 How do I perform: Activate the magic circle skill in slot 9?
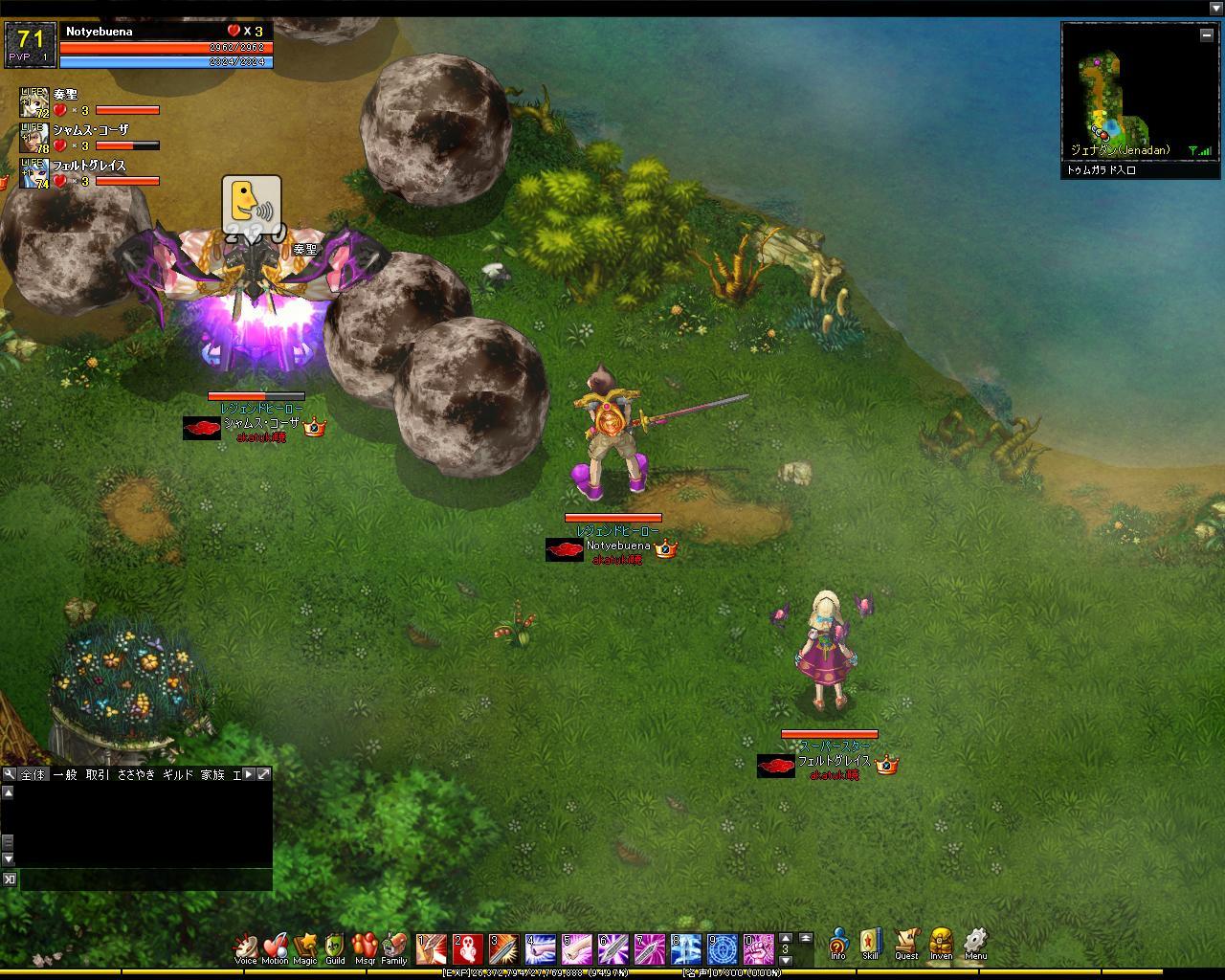tap(723, 948)
